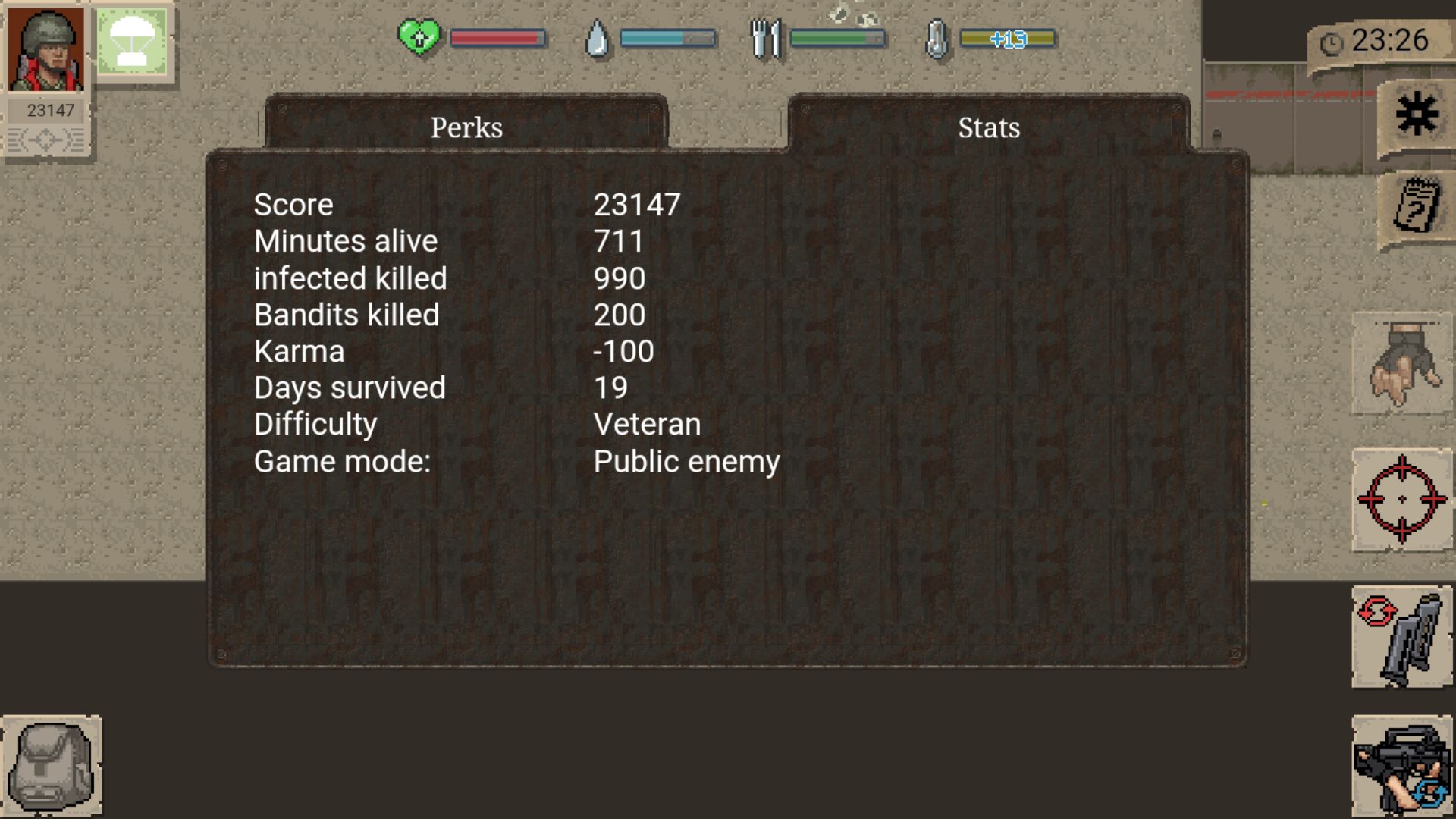1456x819 pixels.
Task: Click the player portrait
Action: pyautogui.click(x=45, y=49)
